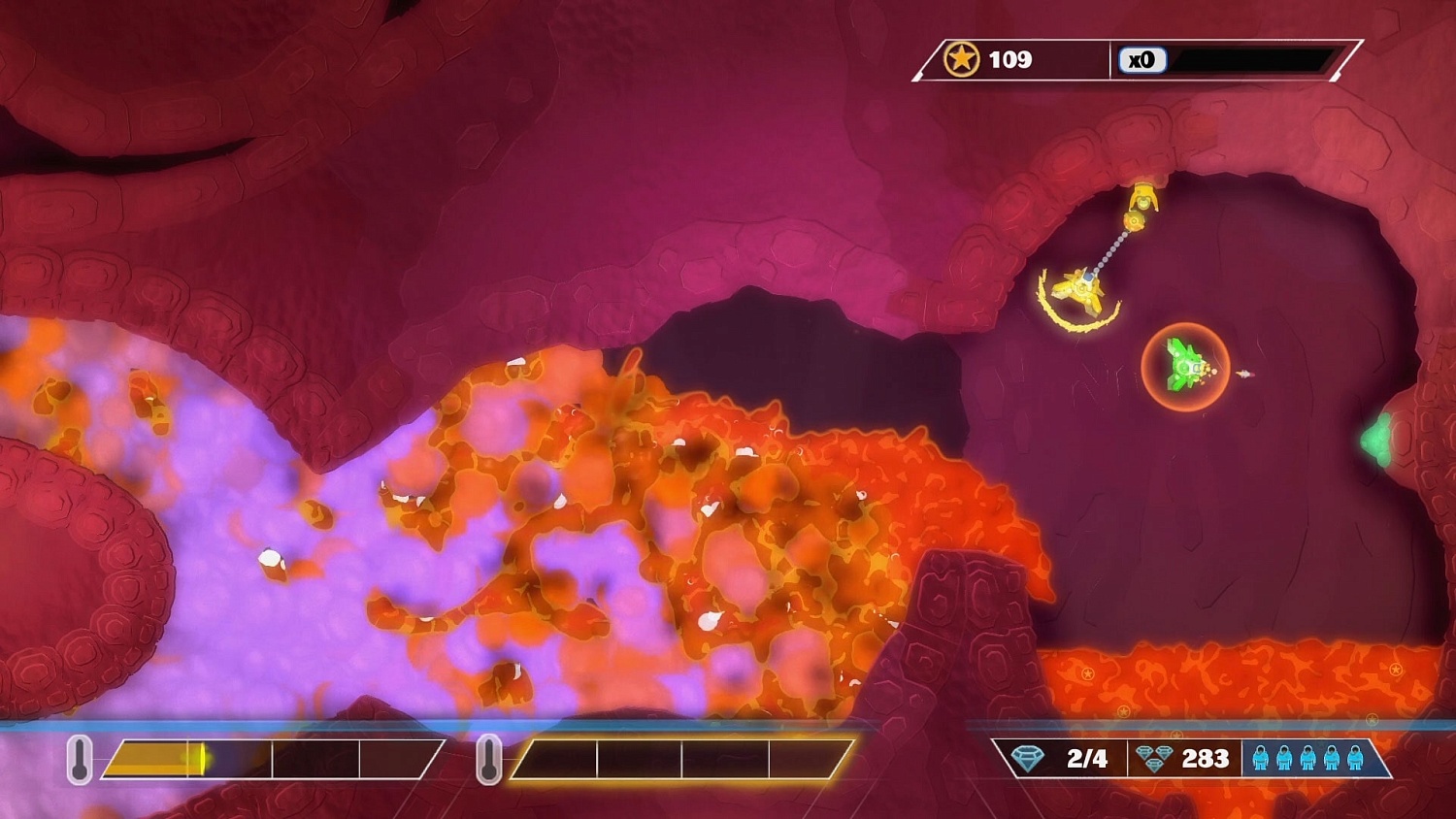Image resolution: width=1456 pixels, height=819 pixels.
Task: Click the yellow heat level bar on the left gauge
Action: point(155,760)
